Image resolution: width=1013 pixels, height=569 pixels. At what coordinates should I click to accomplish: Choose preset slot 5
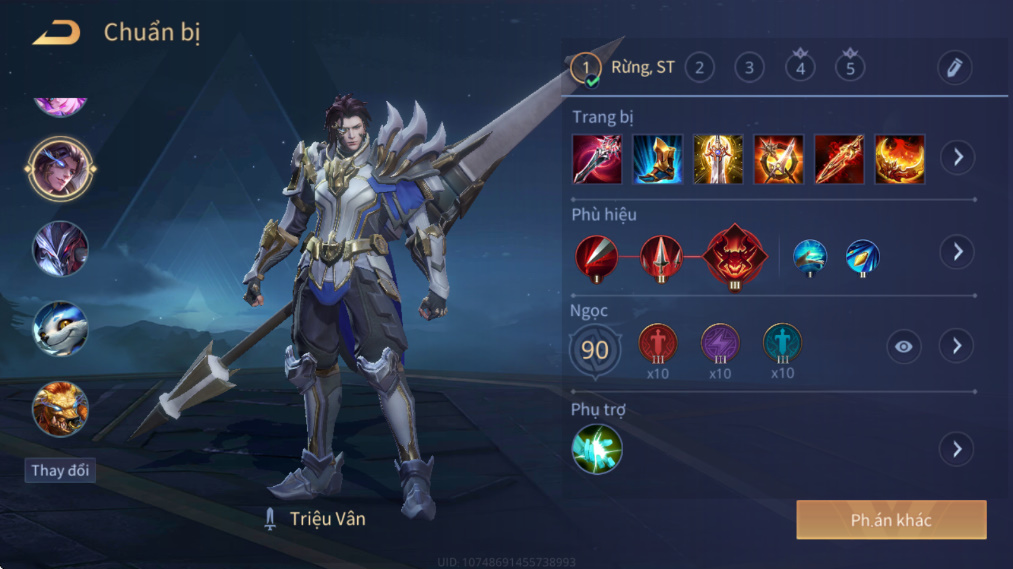[x=850, y=67]
